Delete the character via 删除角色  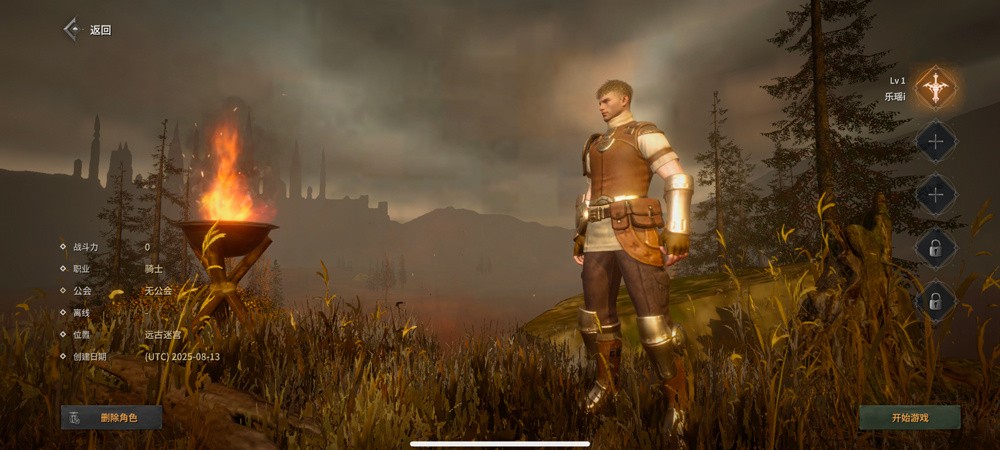pyautogui.click(x=112, y=417)
